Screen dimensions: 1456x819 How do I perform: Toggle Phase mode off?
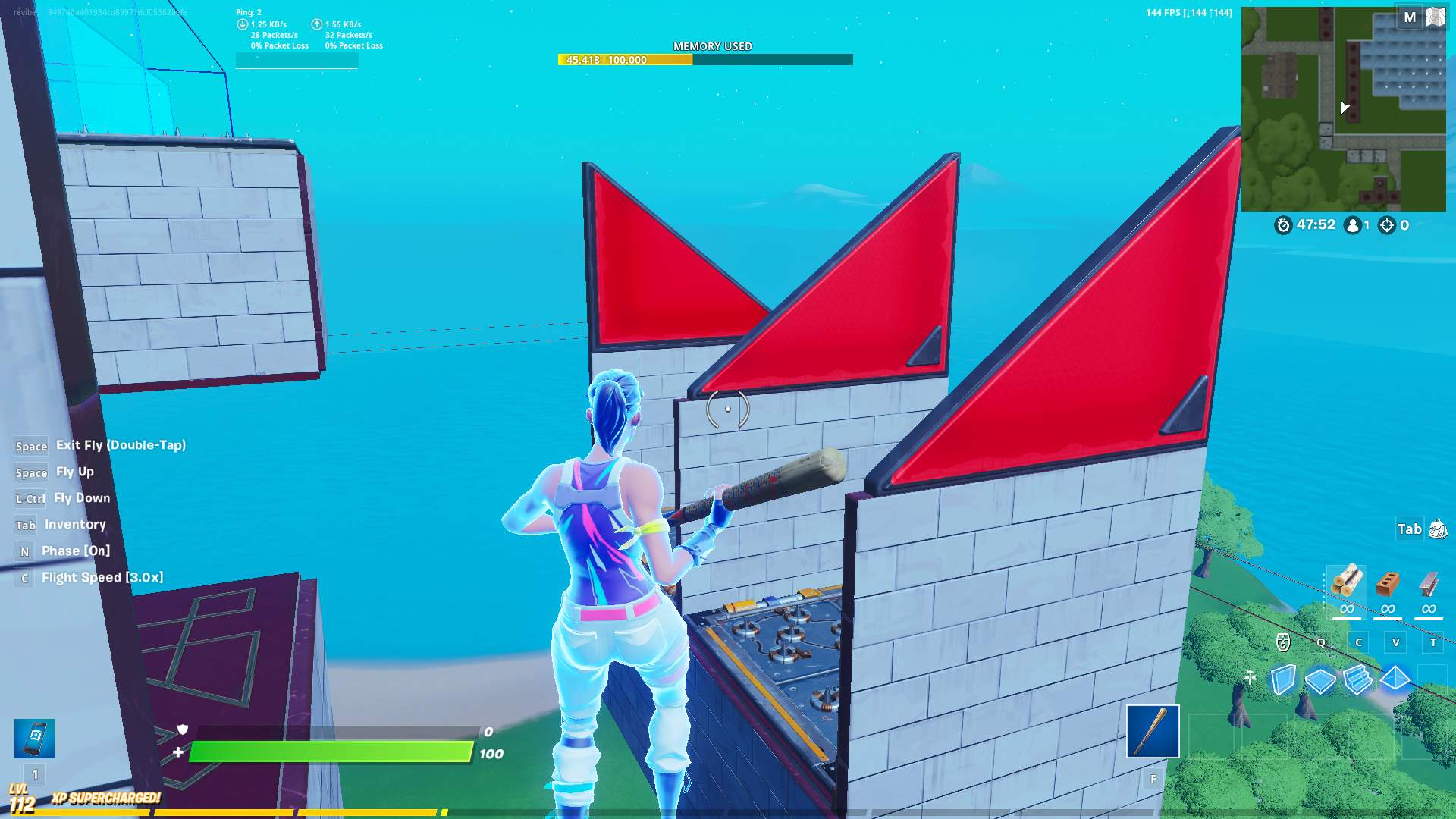click(x=86, y=551)
